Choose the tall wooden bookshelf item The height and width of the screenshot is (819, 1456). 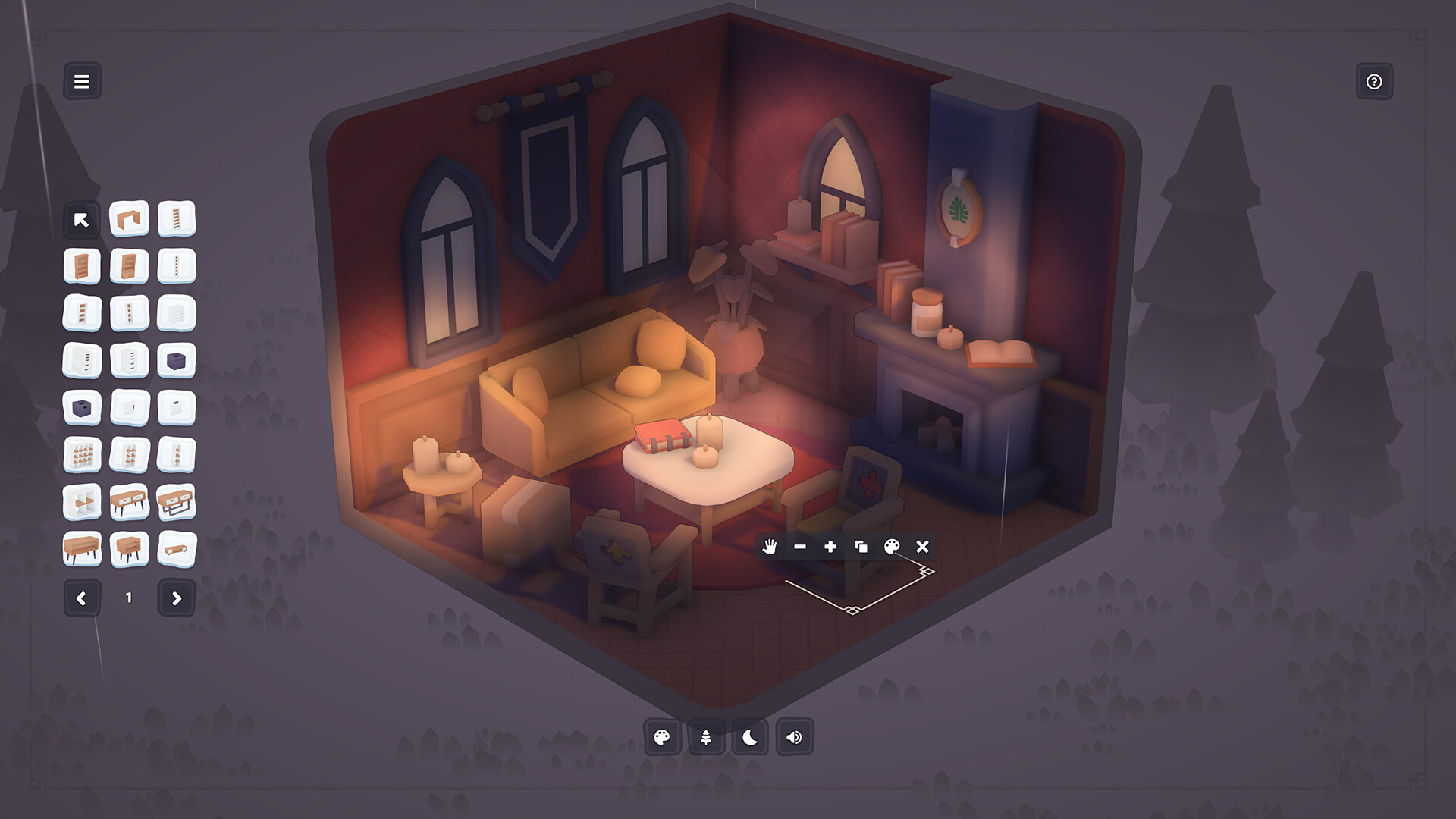click(82, 266)
